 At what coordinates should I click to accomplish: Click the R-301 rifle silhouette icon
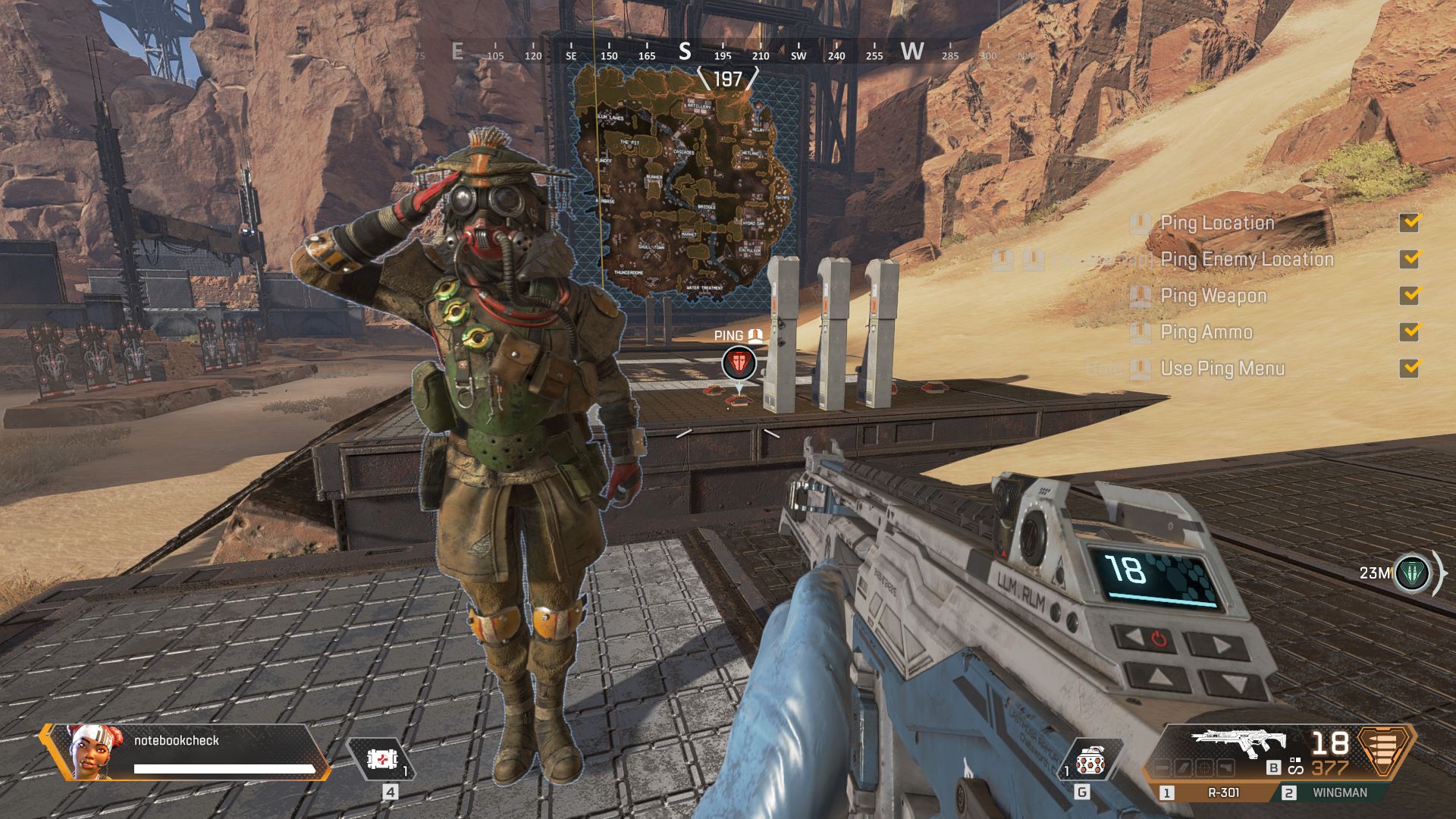click(1238, 743)
